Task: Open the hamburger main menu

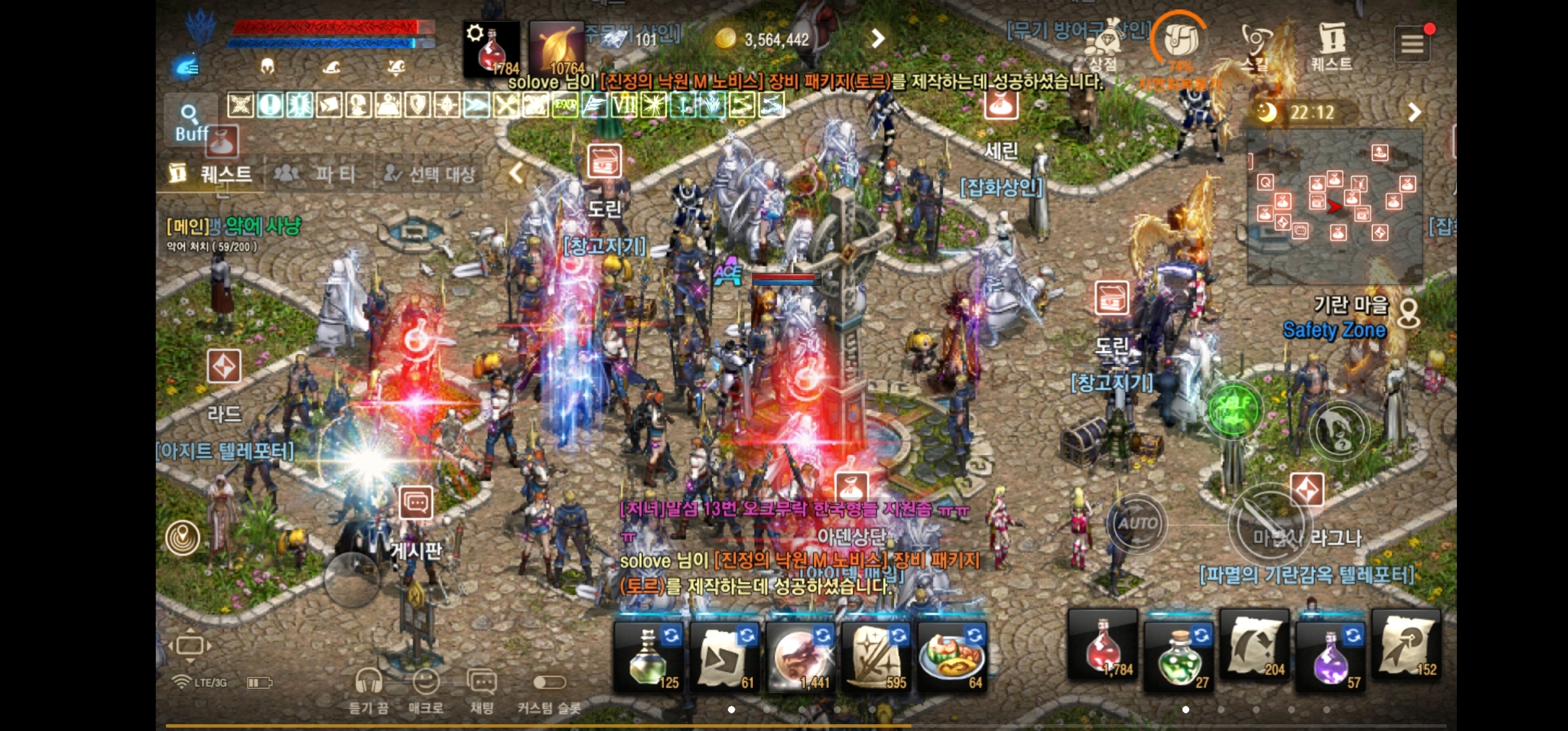Action: pos(1412,44)
